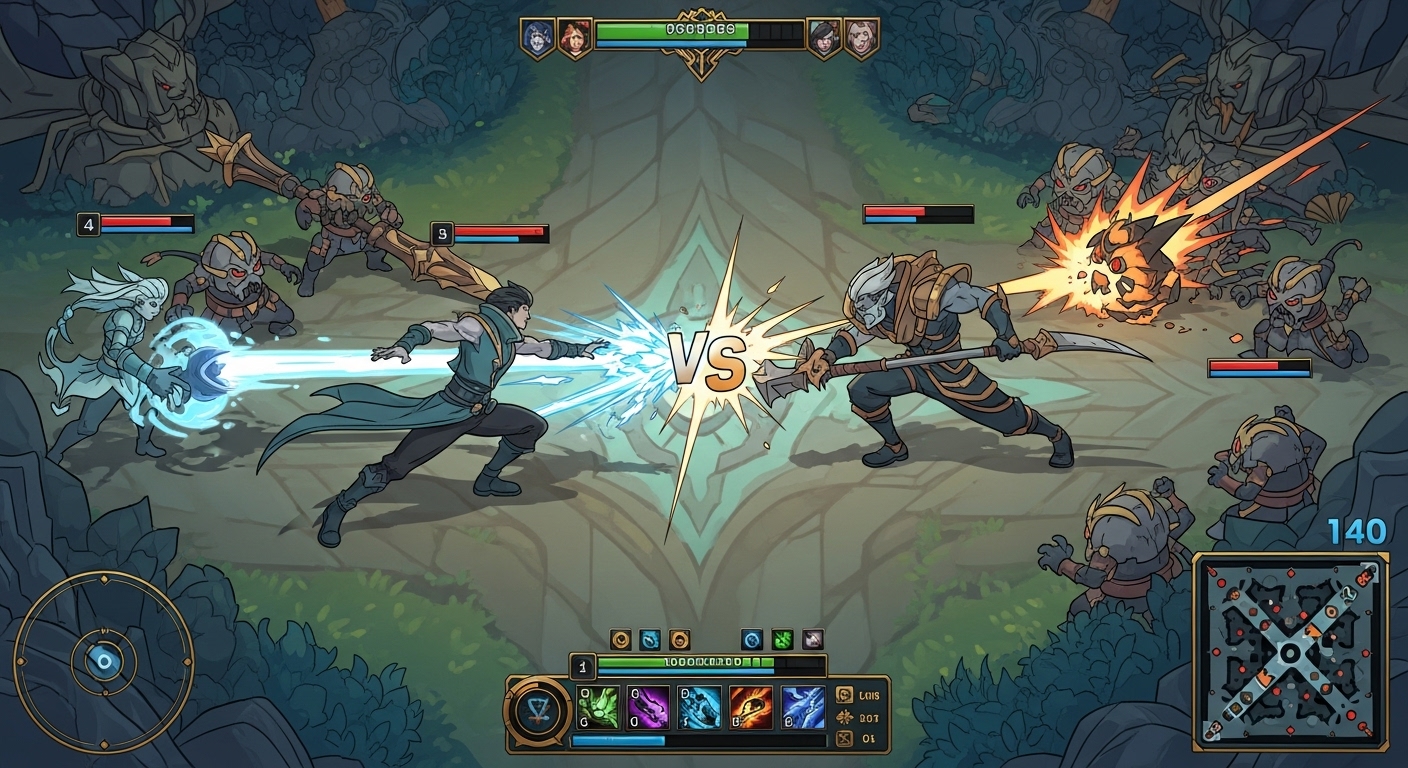1408x768 pixels.
Task: Trigger the orange fire ability
Action: pos(750,708)
